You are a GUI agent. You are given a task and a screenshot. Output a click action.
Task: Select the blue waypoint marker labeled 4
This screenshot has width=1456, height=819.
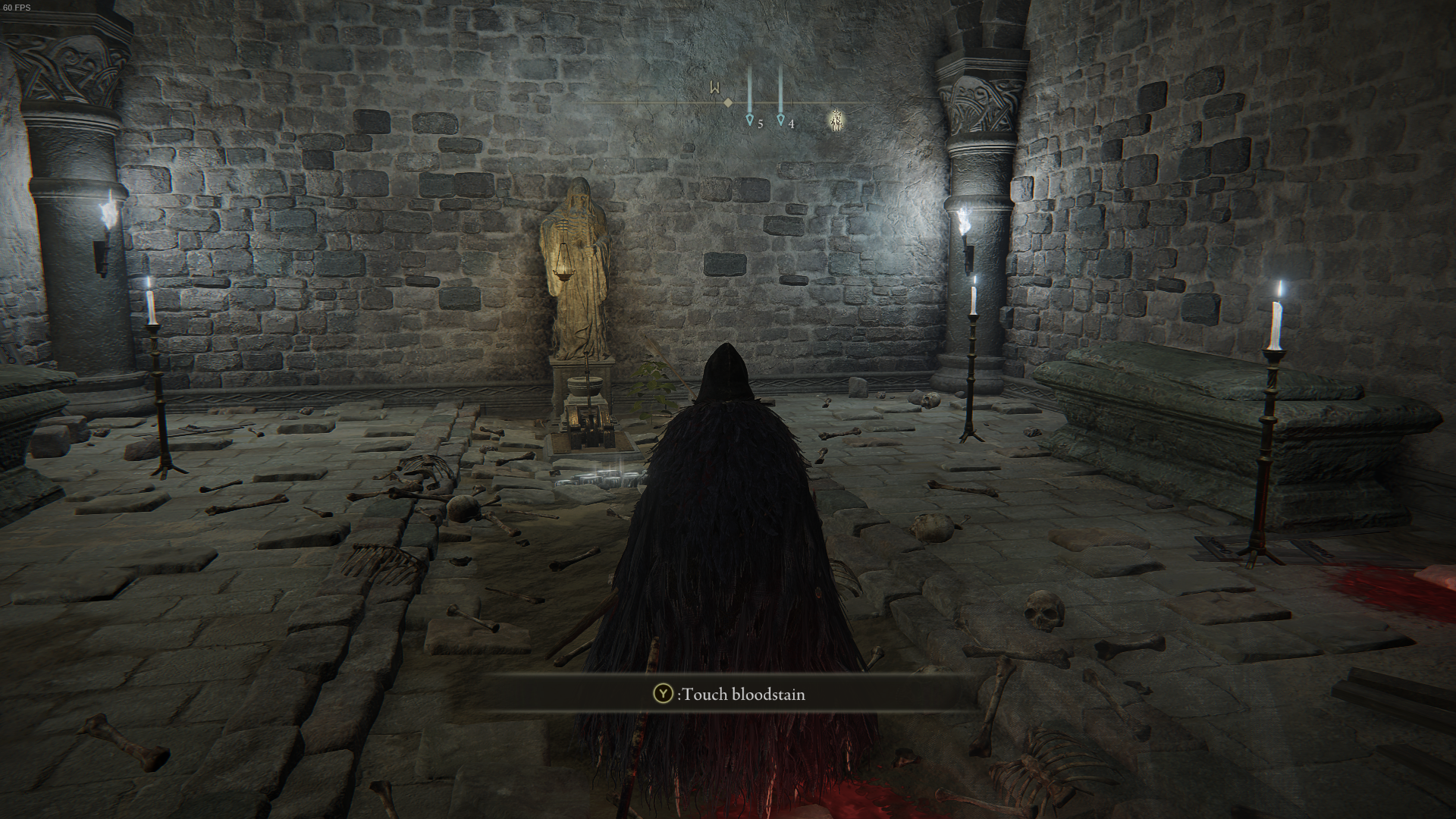point(781,119)
